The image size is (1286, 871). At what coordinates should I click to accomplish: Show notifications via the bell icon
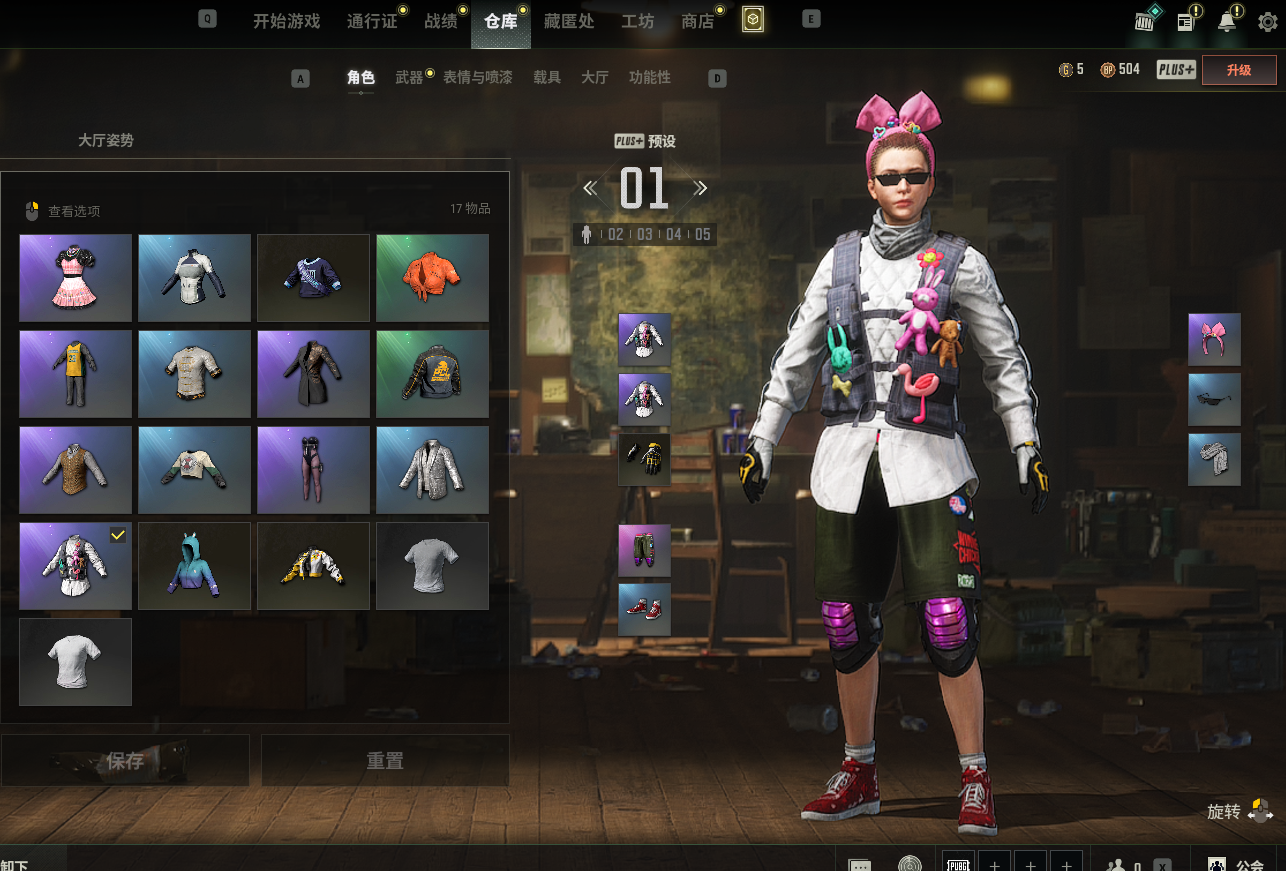(x=1226, y=21)
